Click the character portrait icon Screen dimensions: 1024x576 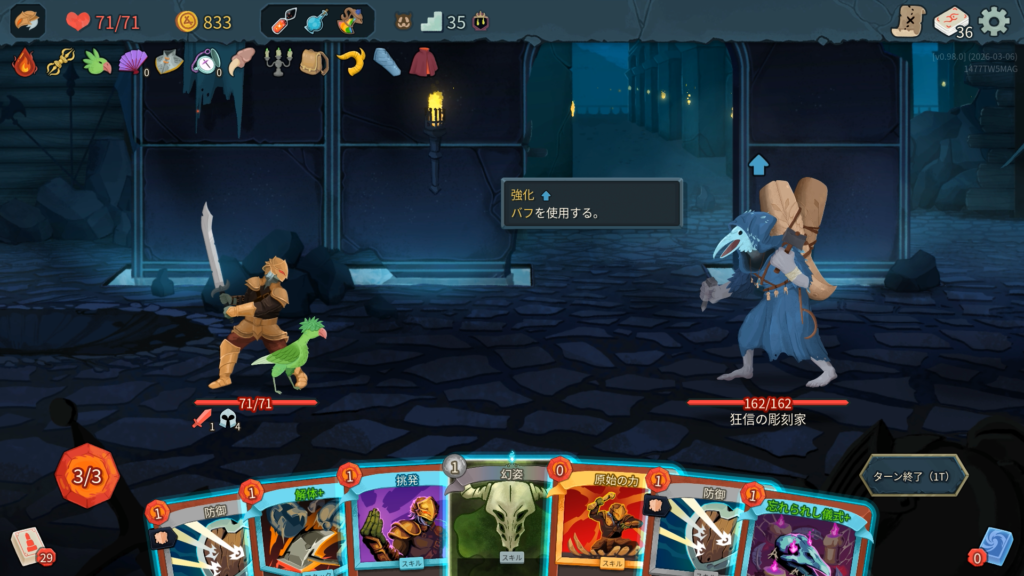click(28, 21)
